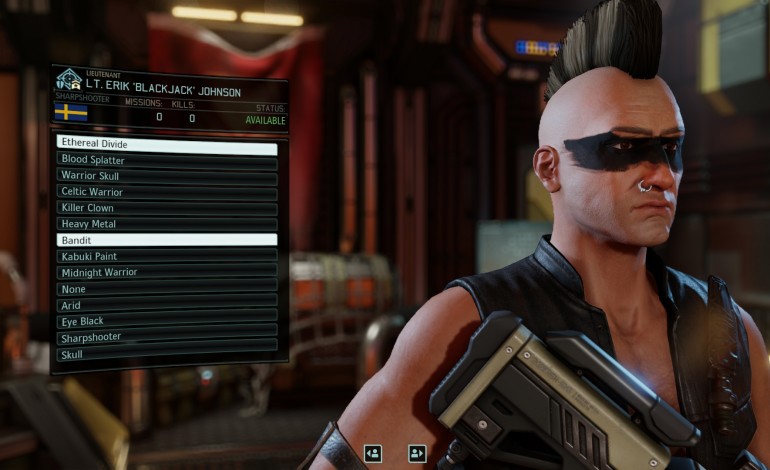Show the next soldier
Image resolution: width=770 pixels, height=470 pixels.
point(417,453)
